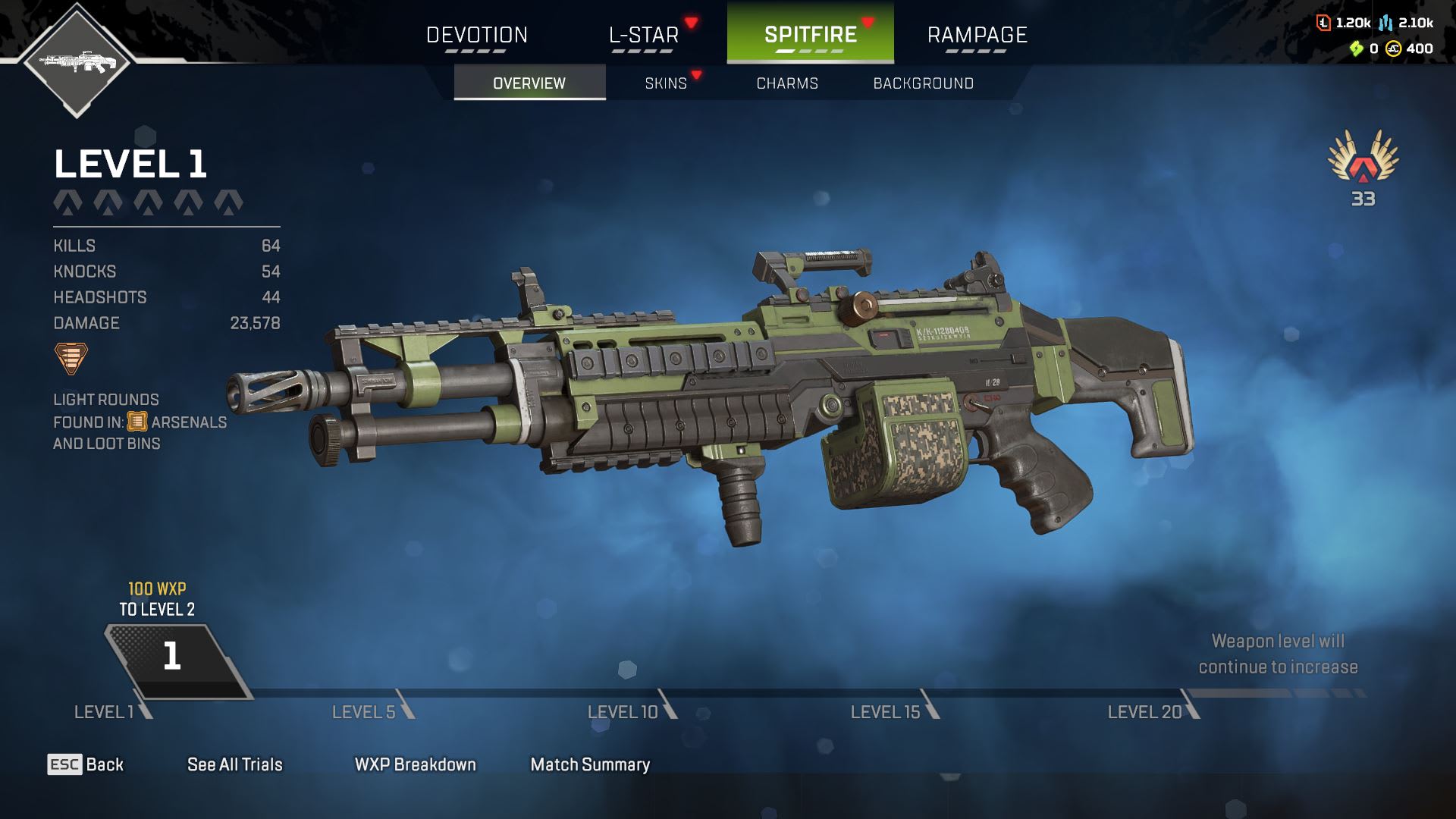Switch to the Devotion weapon tab
The height and width of the screenshot is (819, 1456).
[476, 35]
